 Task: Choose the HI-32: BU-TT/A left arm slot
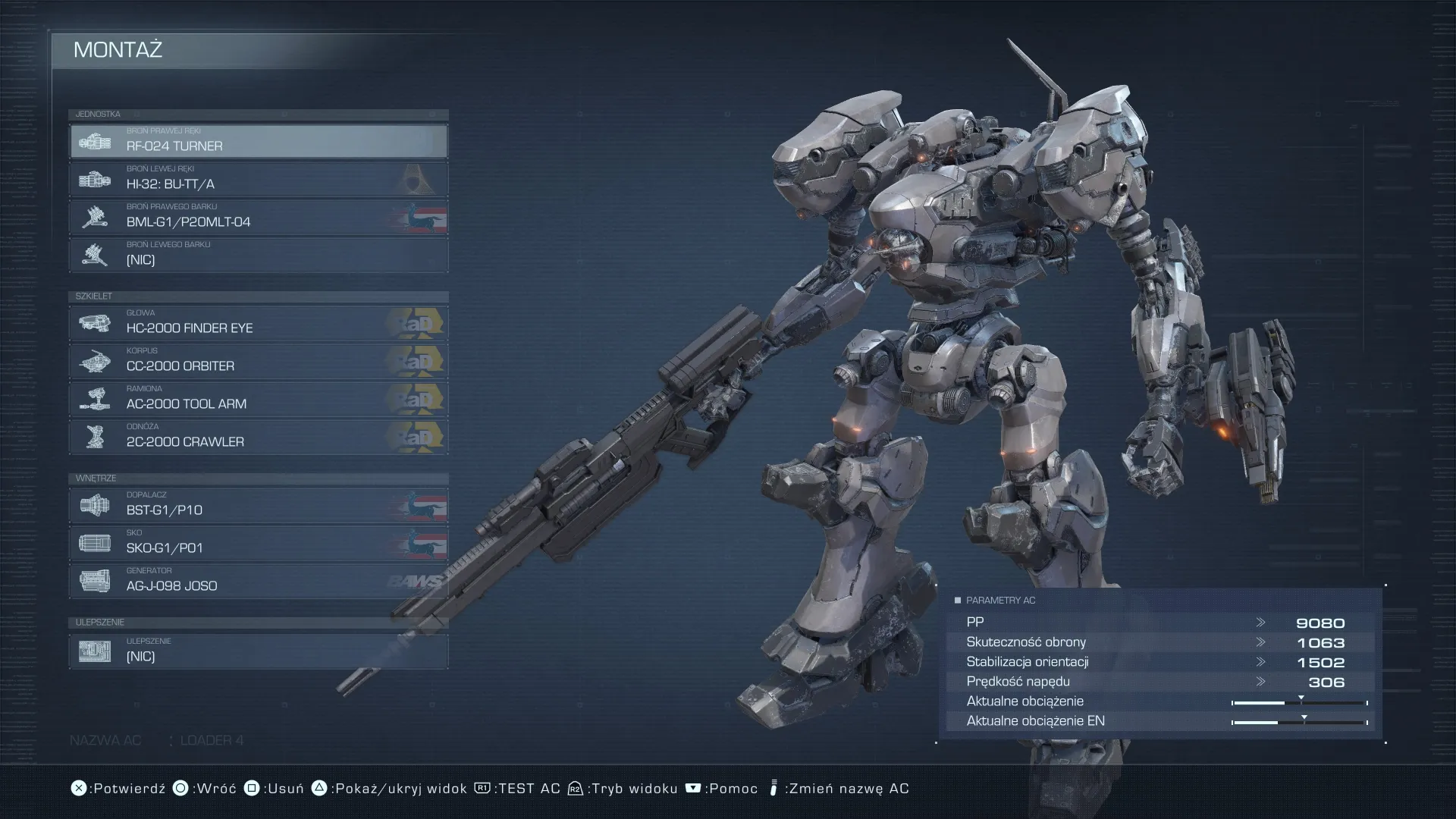[258, 180]
